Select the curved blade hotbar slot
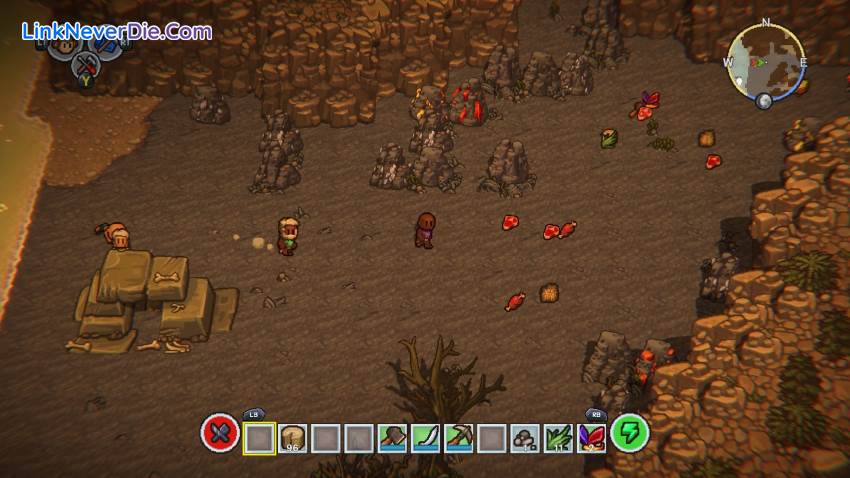 pyautogui.click(x=424, y=437)
